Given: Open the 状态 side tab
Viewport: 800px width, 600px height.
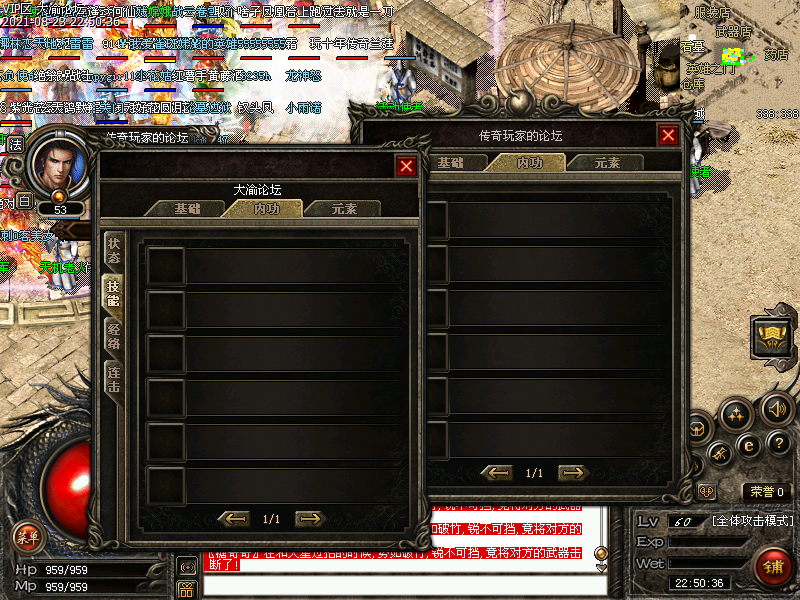Looking at the screenshot, I should click(114, 249).
